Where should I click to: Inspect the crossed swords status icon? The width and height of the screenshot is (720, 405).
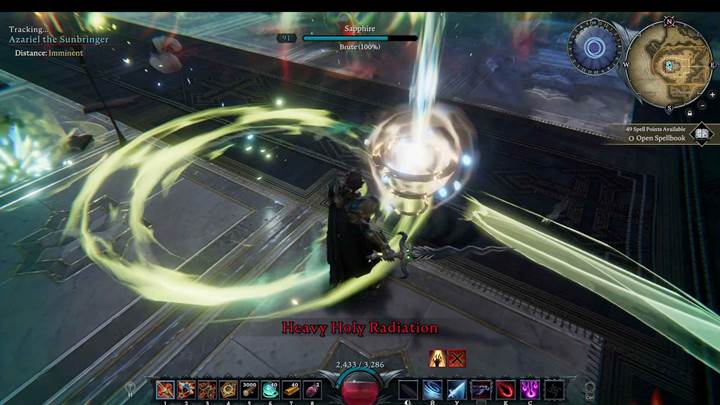coord(457,357)
